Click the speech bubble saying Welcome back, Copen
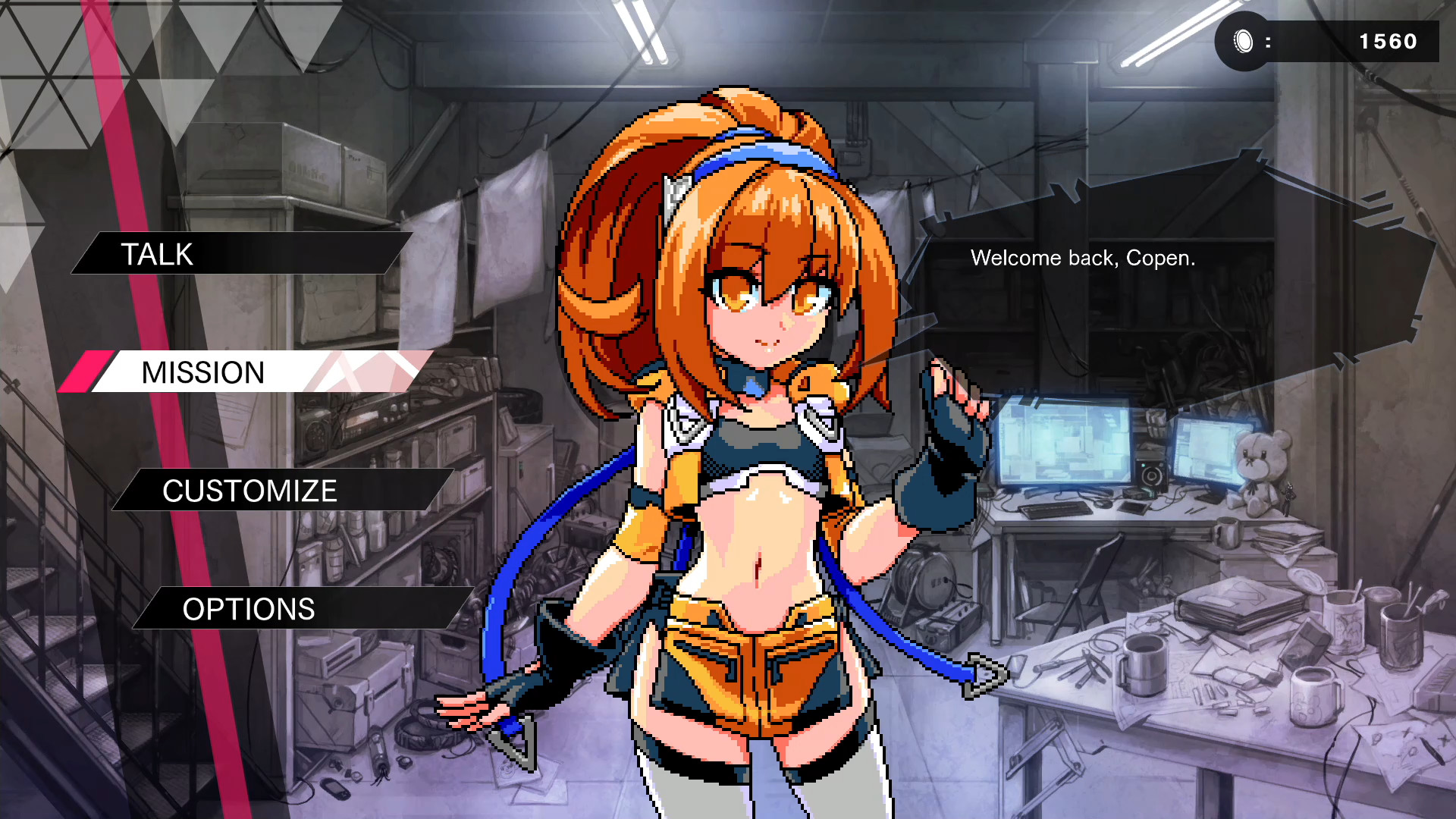 pos(1083,258)
